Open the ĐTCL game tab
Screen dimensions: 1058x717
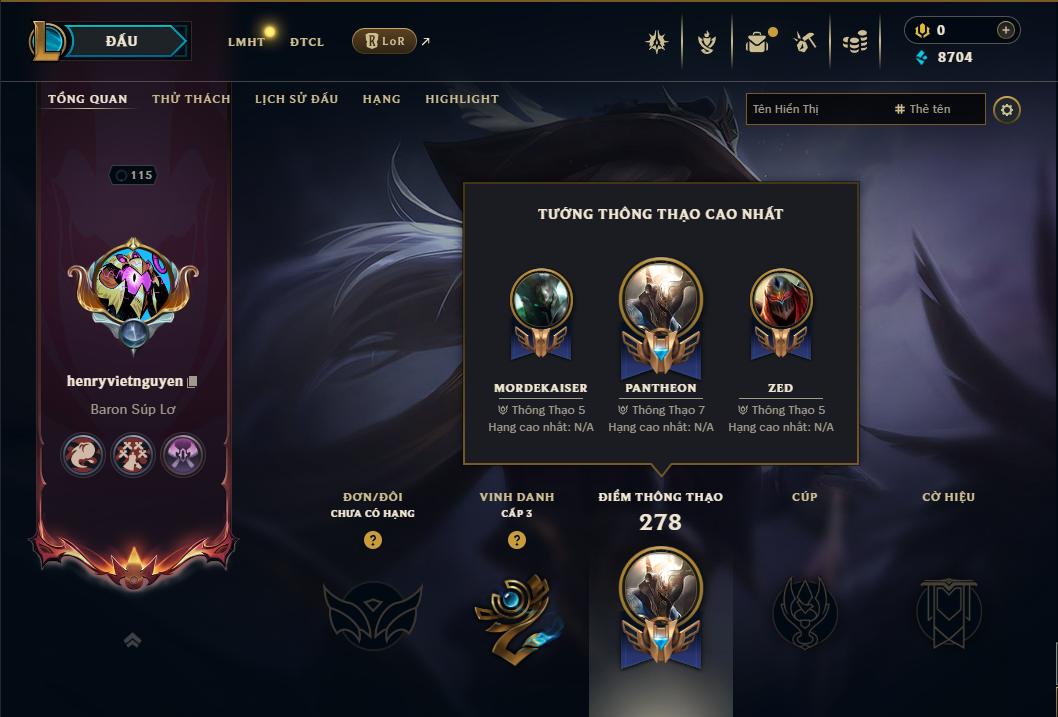pyautogui.click(x=307, y=42)
